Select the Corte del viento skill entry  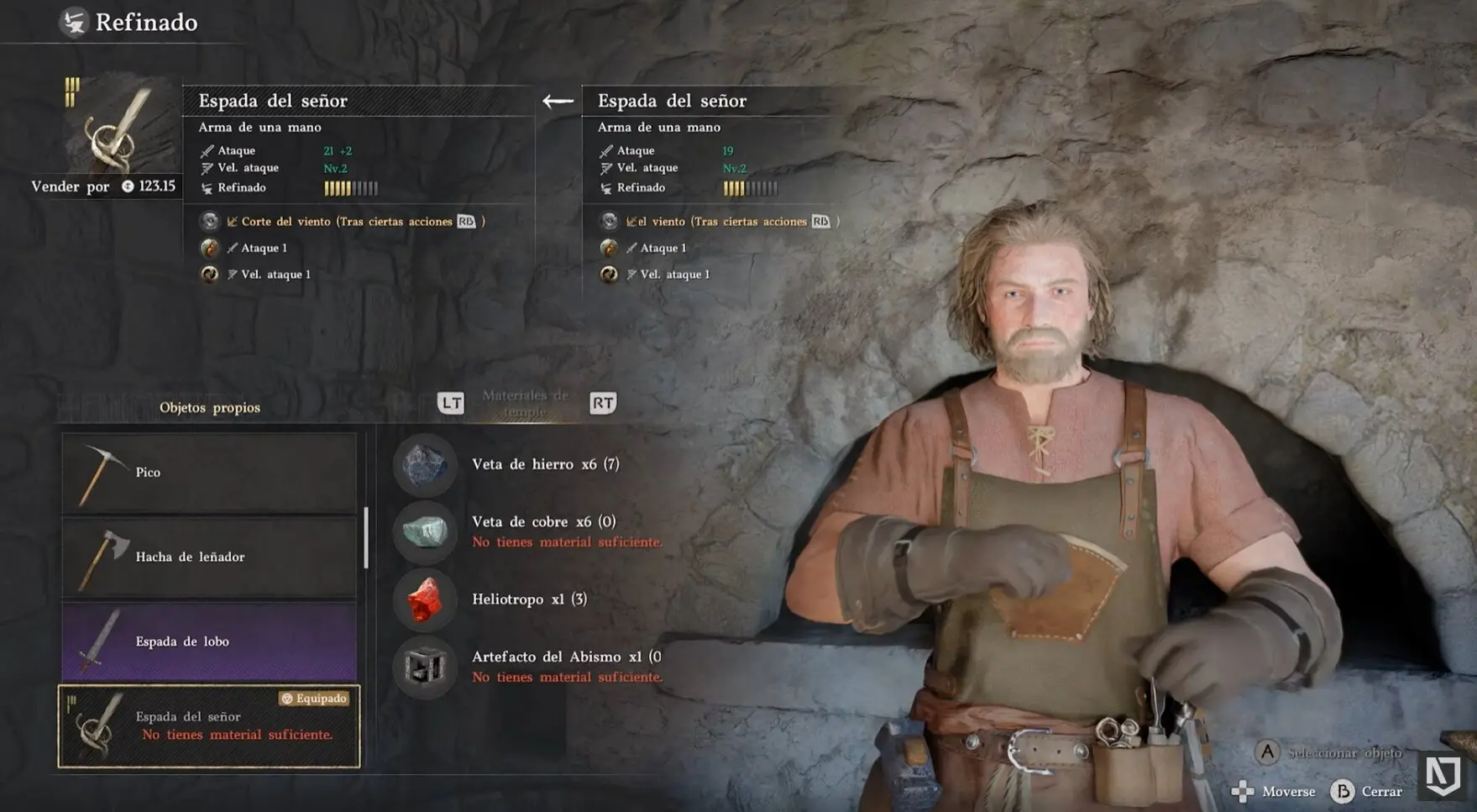click(346, 222)
